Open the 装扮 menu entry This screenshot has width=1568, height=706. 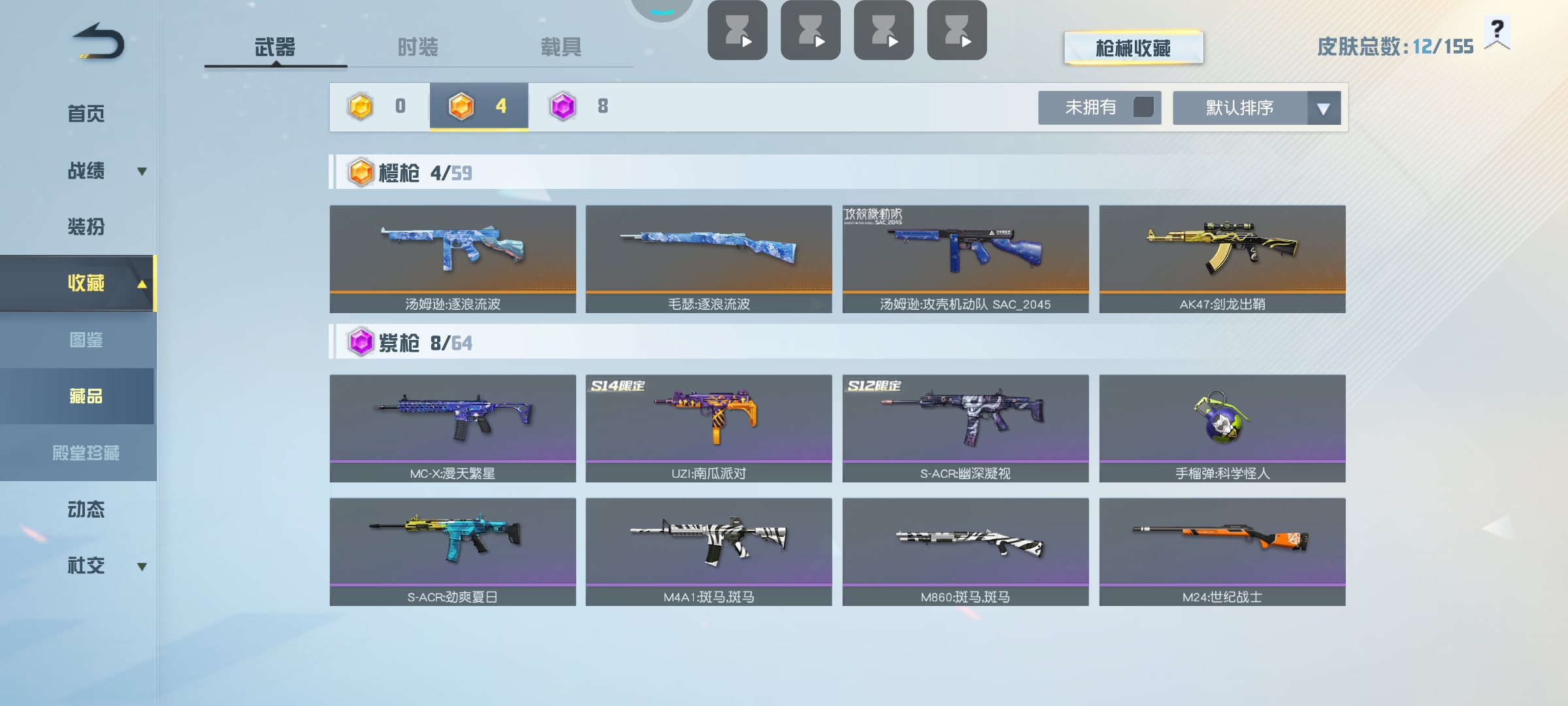(x=86, y=227)
